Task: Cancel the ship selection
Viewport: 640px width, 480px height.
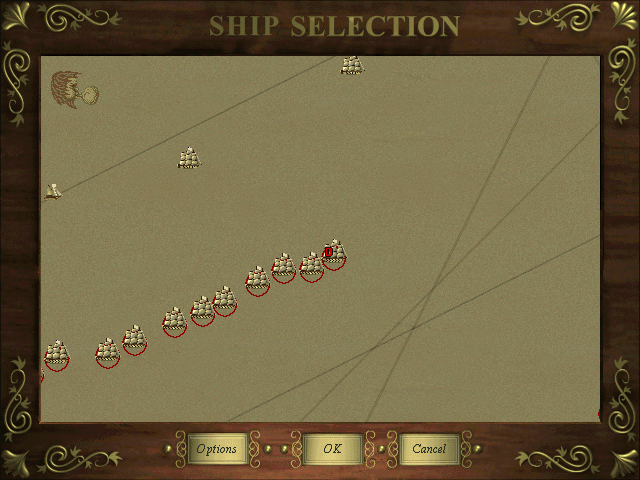Action: click(x=429, y=449)
